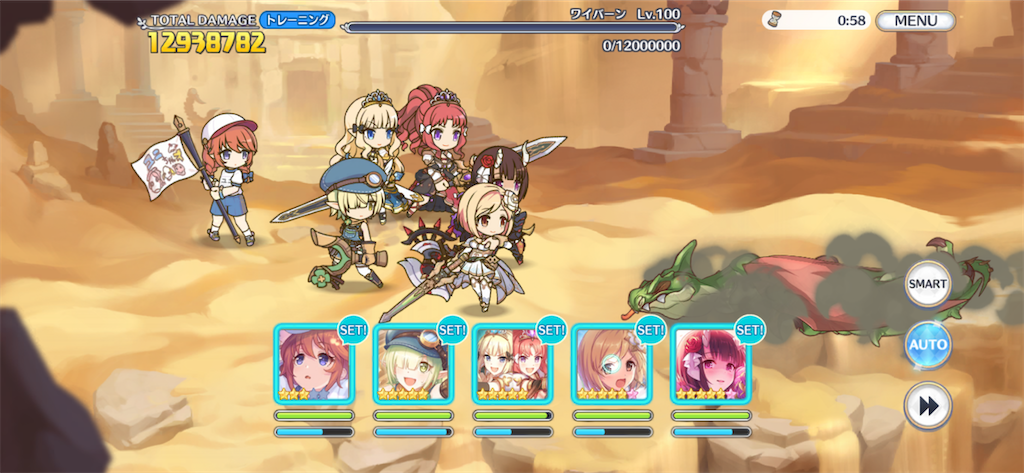Activate the fast-forward speed button
Image resolution: width=1024 pixels, height=473 pixels.
927,406
